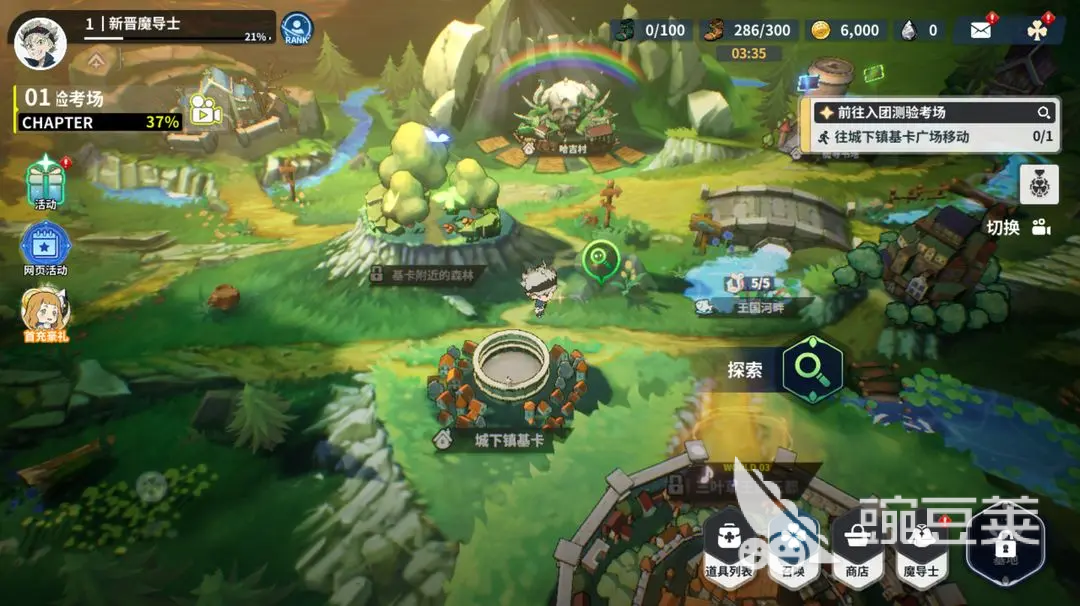Image resolution: width=1080 pixels, height=606 pixels.
Task: Open the mailbox envelope icon
Action: pyautogui.click(x=980, y=30)
